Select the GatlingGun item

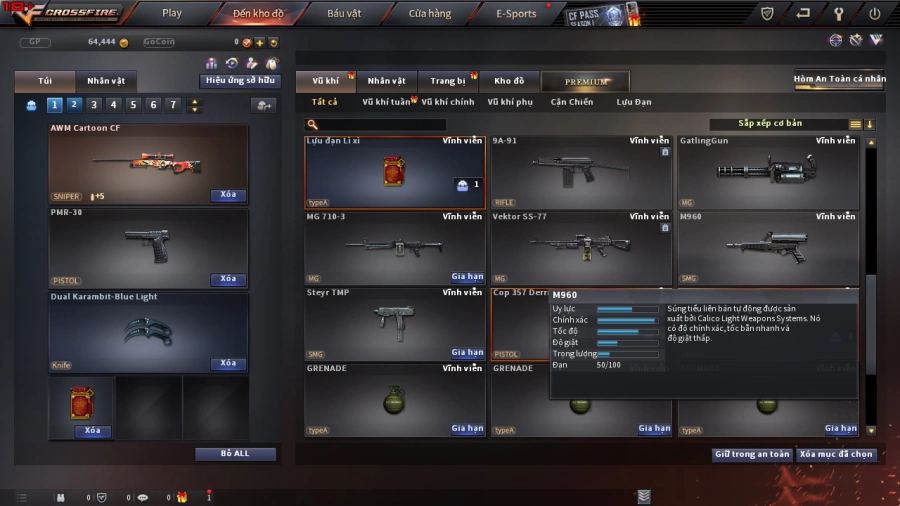point(767,172)
